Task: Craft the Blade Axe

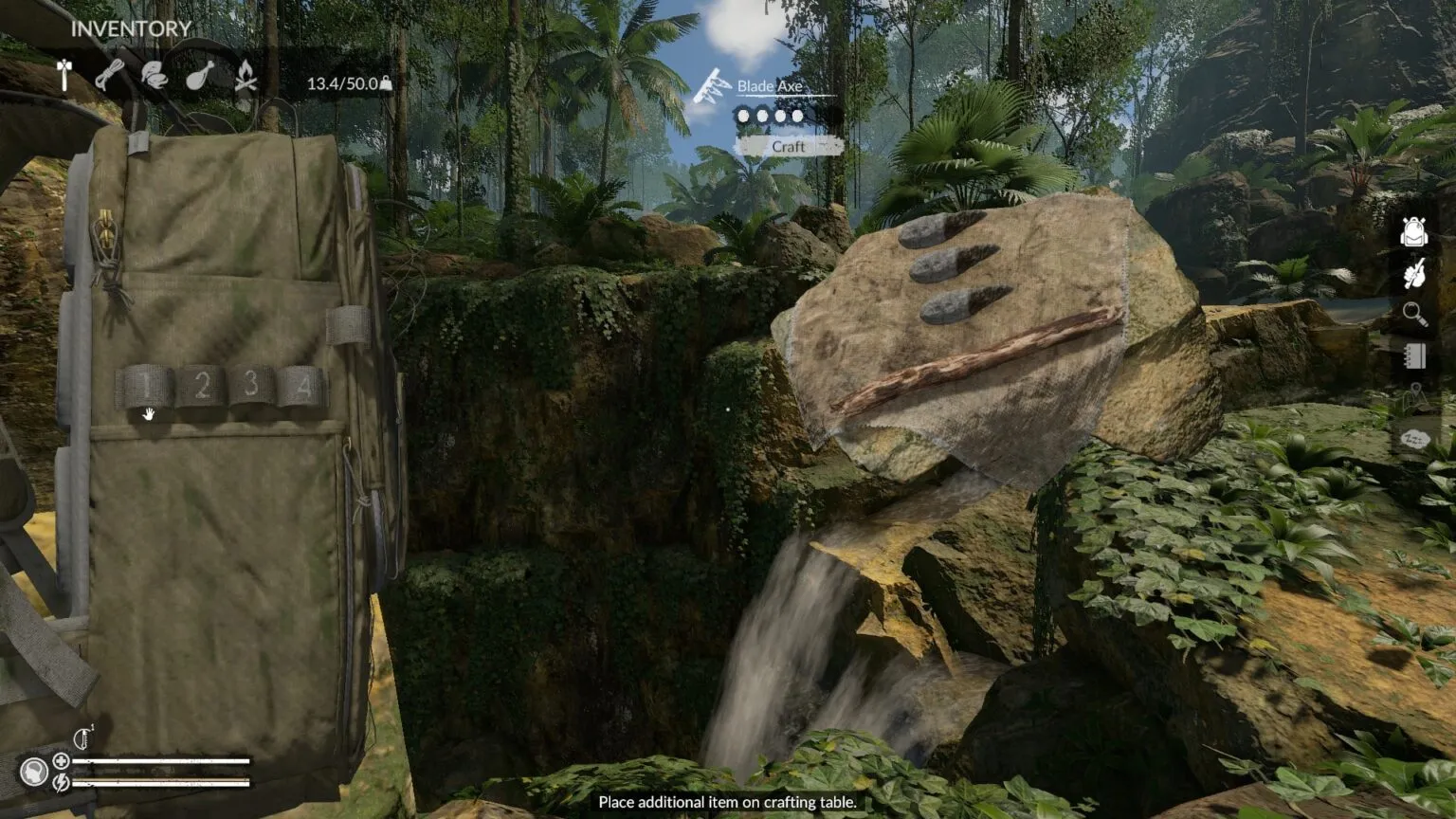Action: [789, 147]
